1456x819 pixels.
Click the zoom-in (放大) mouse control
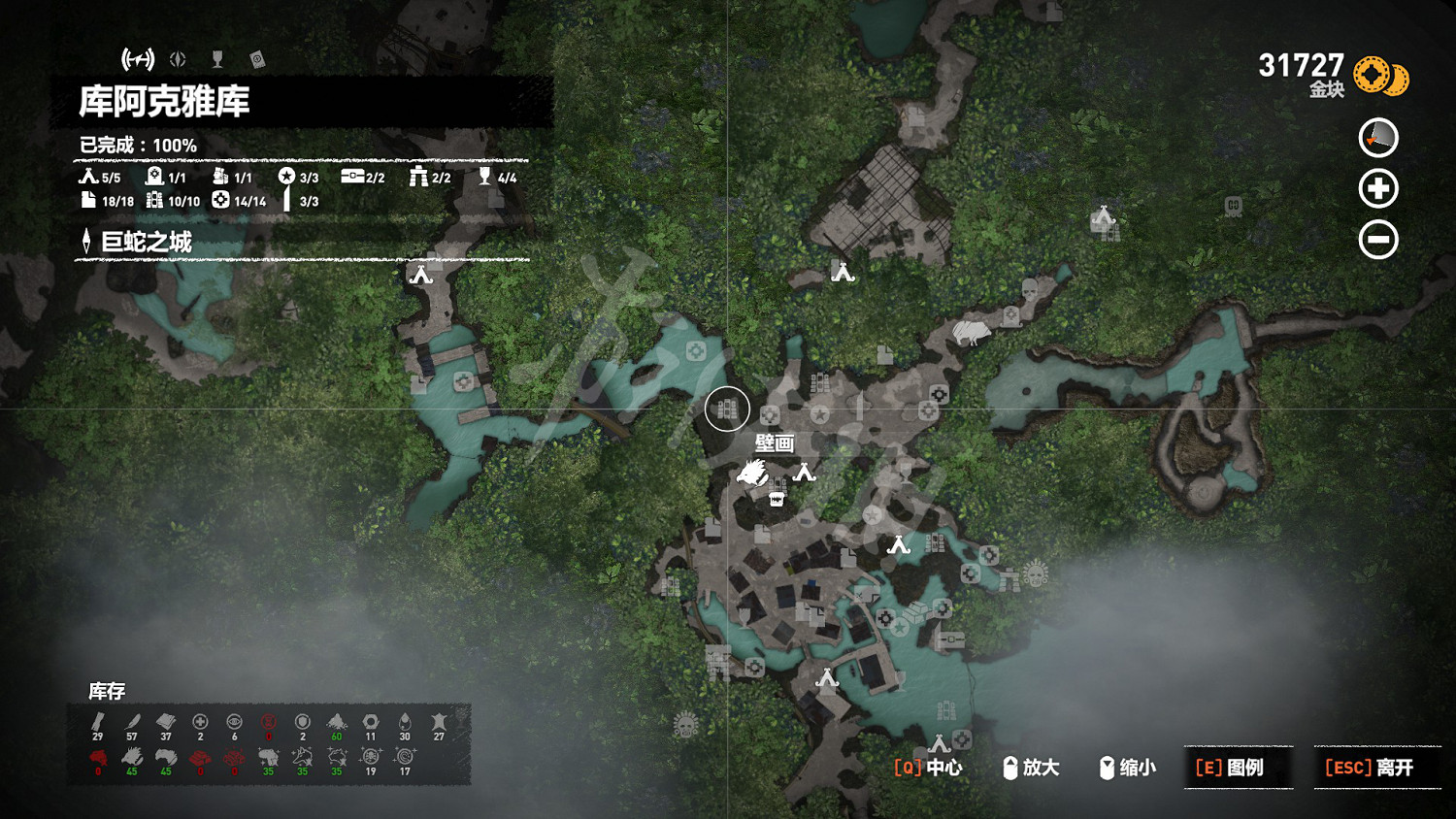click(1031, 768)
